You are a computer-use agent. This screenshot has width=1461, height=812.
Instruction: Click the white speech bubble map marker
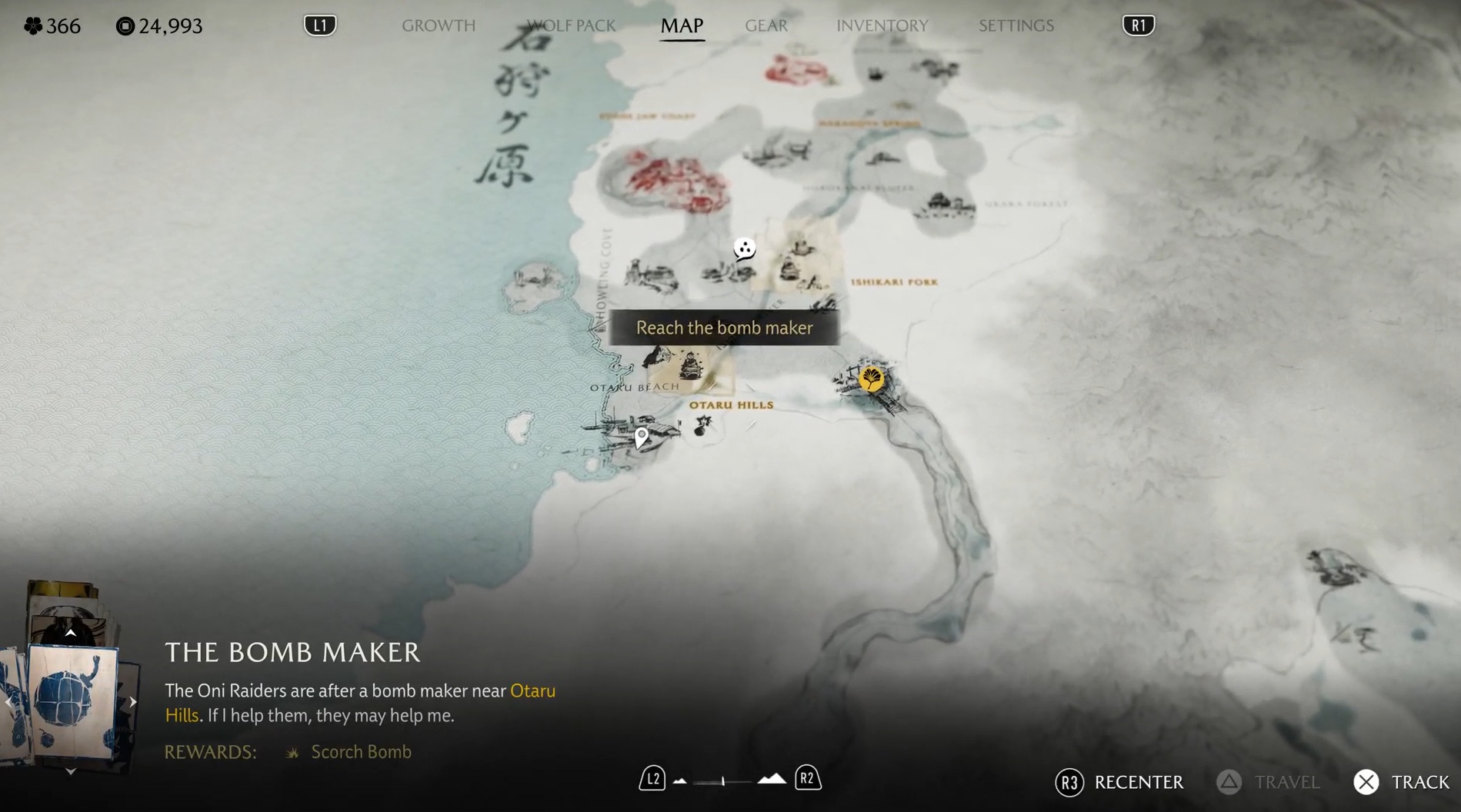tap(744, 249)
